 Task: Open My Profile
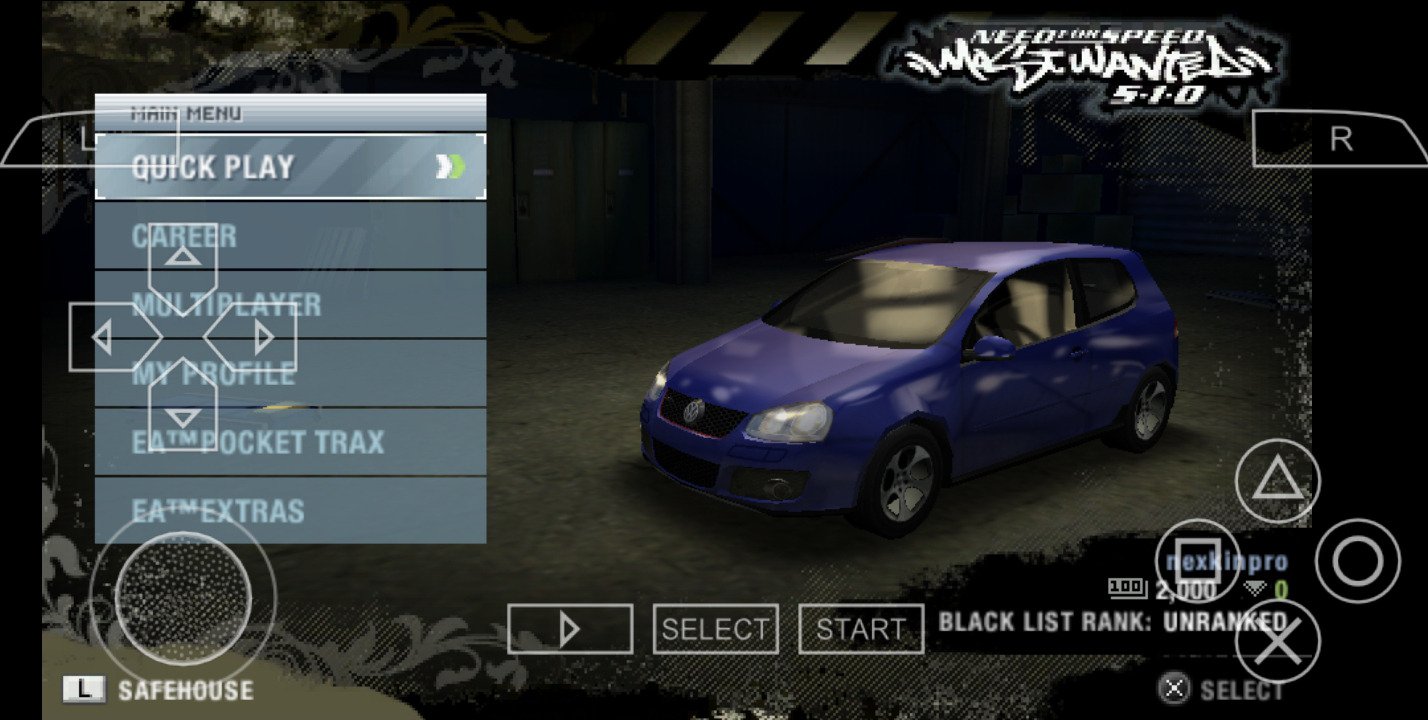coord(380,374)
